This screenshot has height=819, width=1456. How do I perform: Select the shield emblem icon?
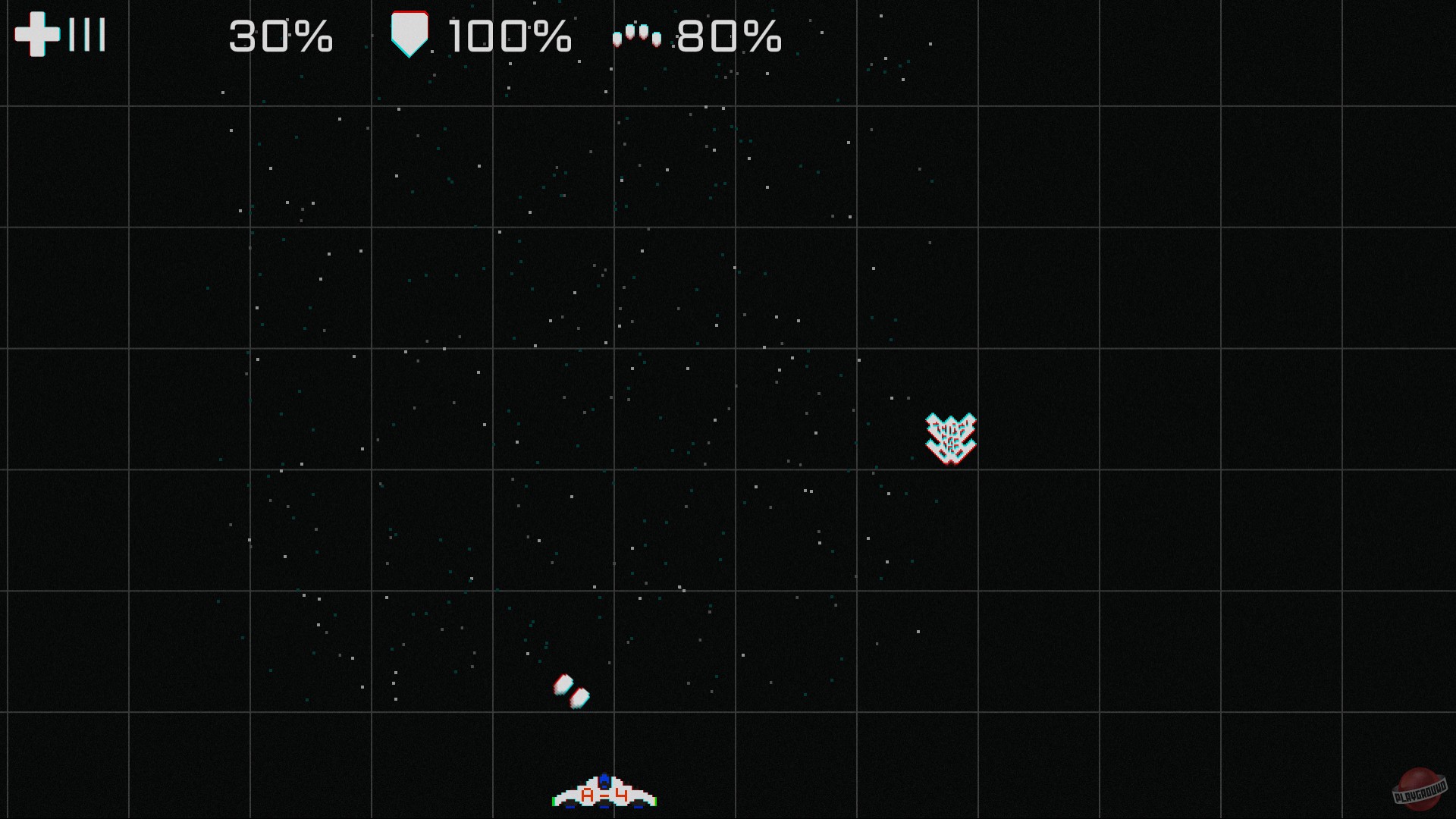pyautogui.click(x=410, y=33)
